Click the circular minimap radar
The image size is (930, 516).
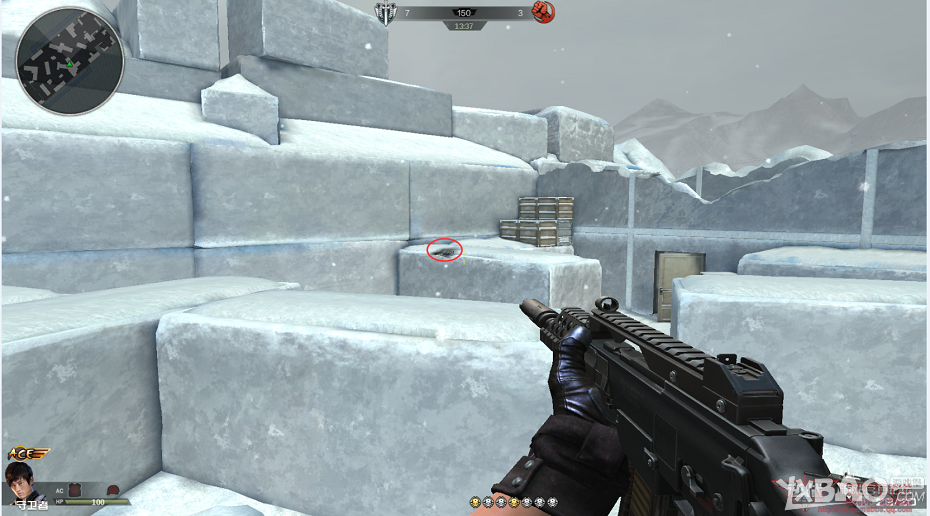69,61
